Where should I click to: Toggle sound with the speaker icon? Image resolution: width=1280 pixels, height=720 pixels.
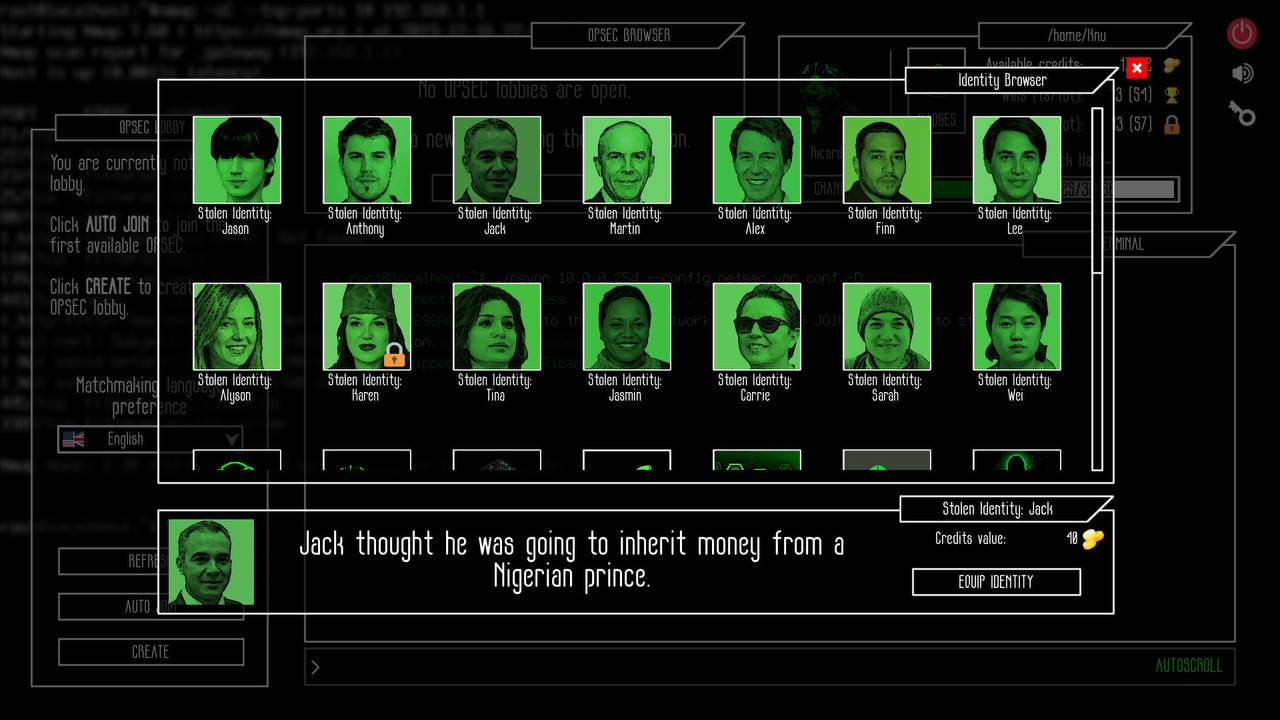[1242, 73]
